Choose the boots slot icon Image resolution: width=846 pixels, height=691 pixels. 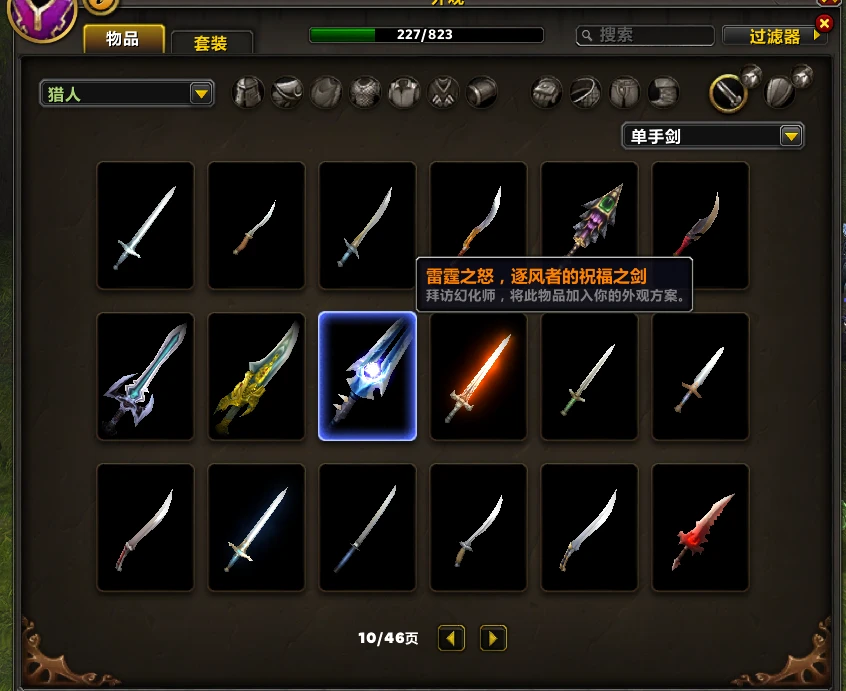663,93
